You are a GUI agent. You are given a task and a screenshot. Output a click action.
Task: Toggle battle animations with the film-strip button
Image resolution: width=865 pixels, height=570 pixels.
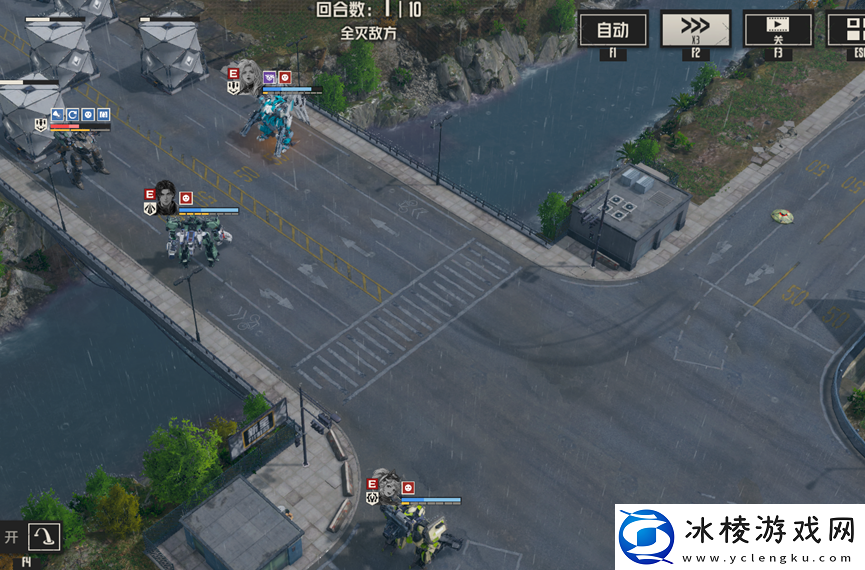click(777, 29)
